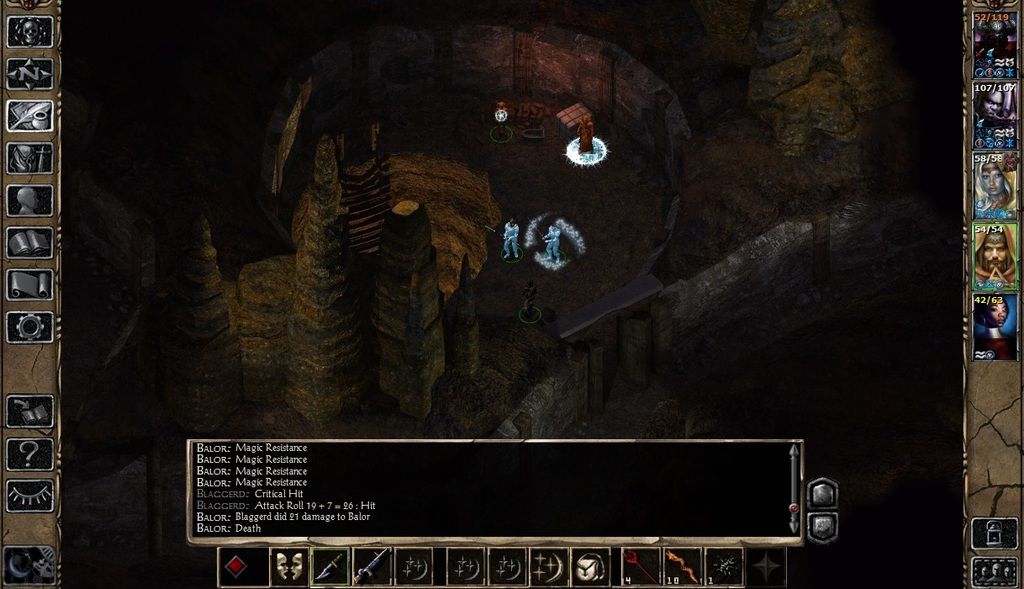Open the inventory screen from the sidebar
Screen dimensions: 1024x589
(30, 158)
